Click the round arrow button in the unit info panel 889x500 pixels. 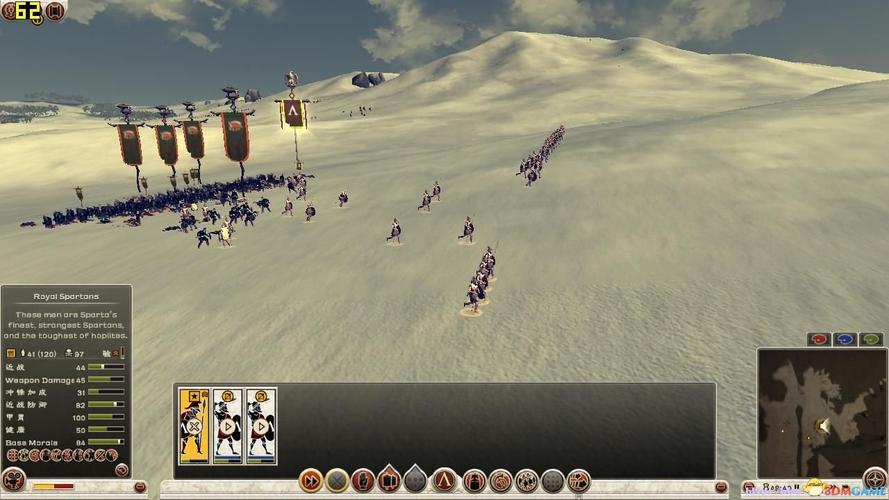[x=122, y=470]
